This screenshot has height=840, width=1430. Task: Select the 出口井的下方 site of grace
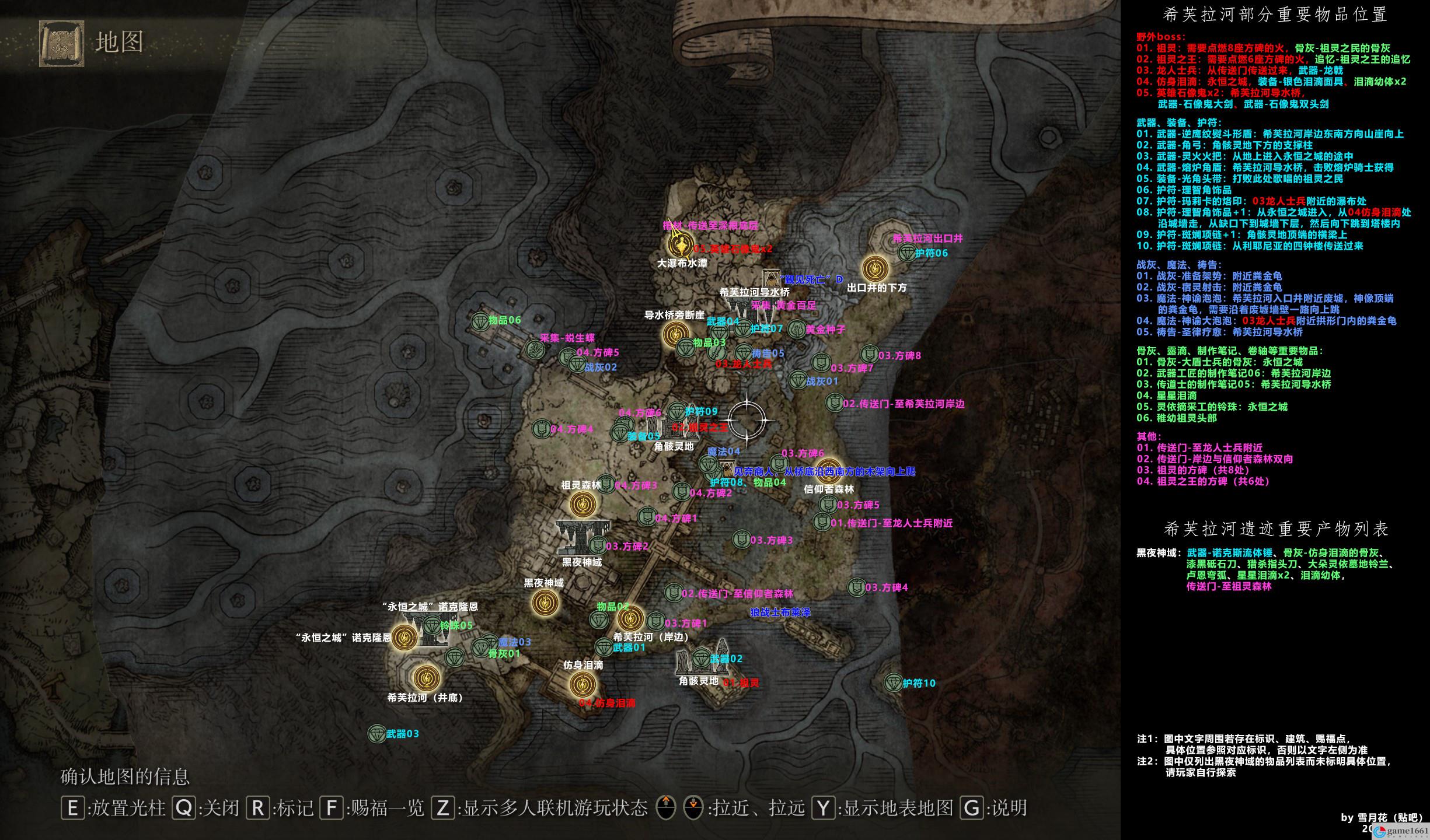pos(875,268)
